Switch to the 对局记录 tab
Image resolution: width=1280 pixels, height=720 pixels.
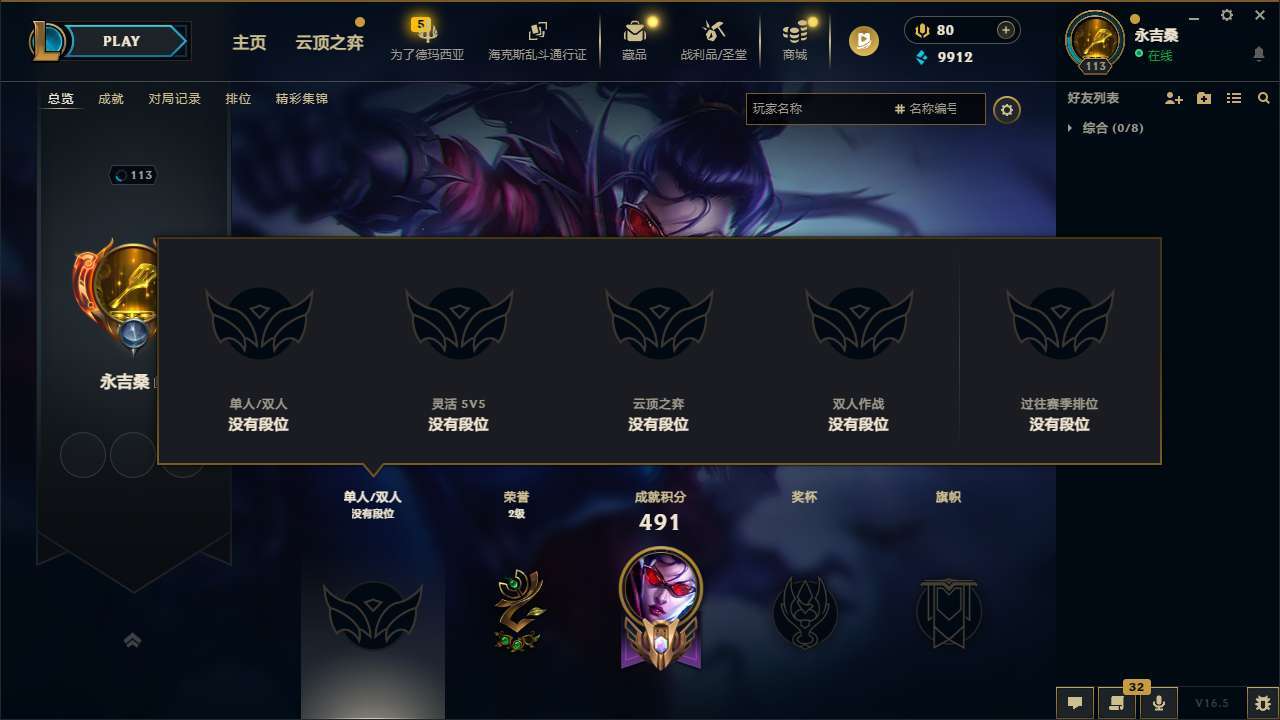click(174, 99)
